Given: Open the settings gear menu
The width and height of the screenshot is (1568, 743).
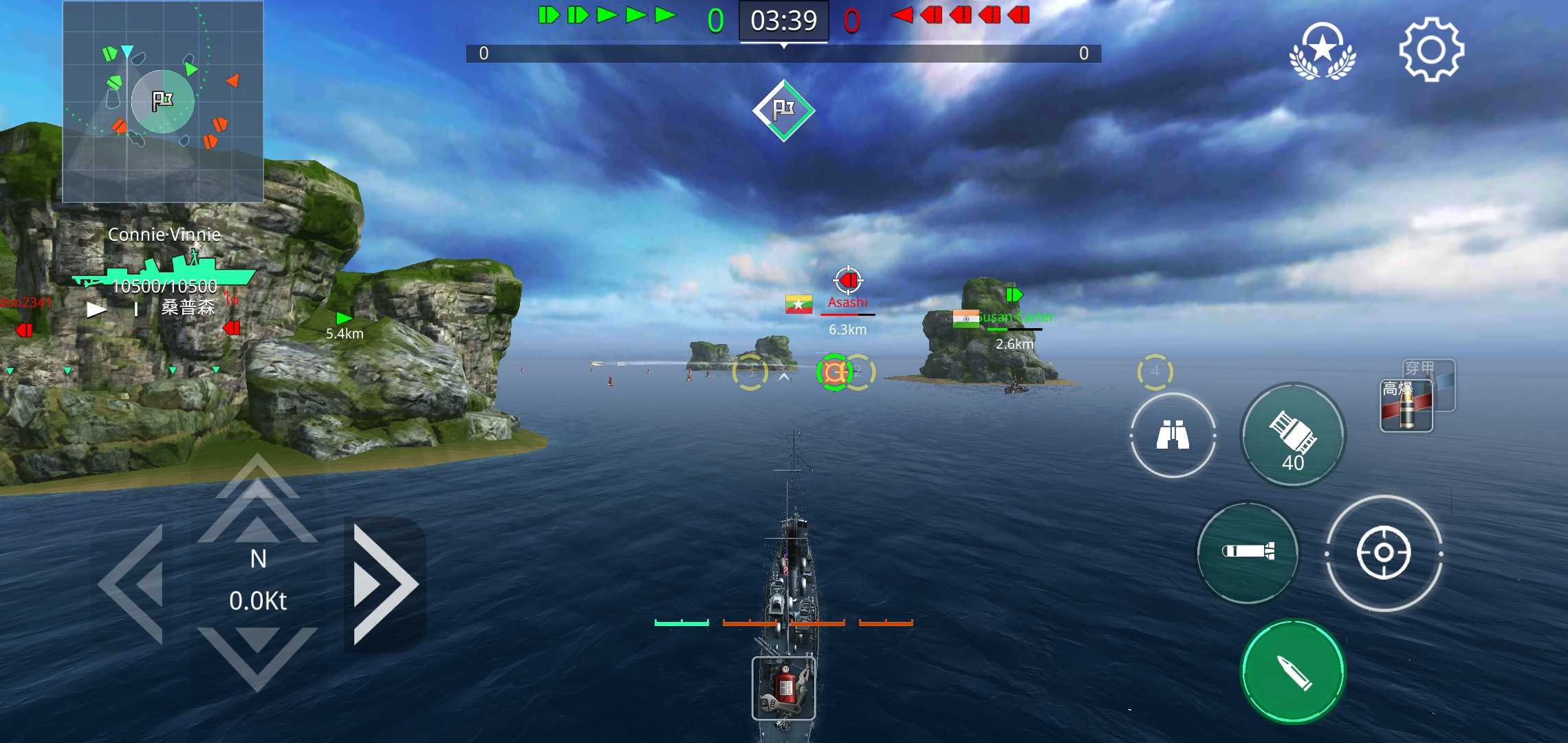Looking at the screenshot, I should tap(1431, 50).
